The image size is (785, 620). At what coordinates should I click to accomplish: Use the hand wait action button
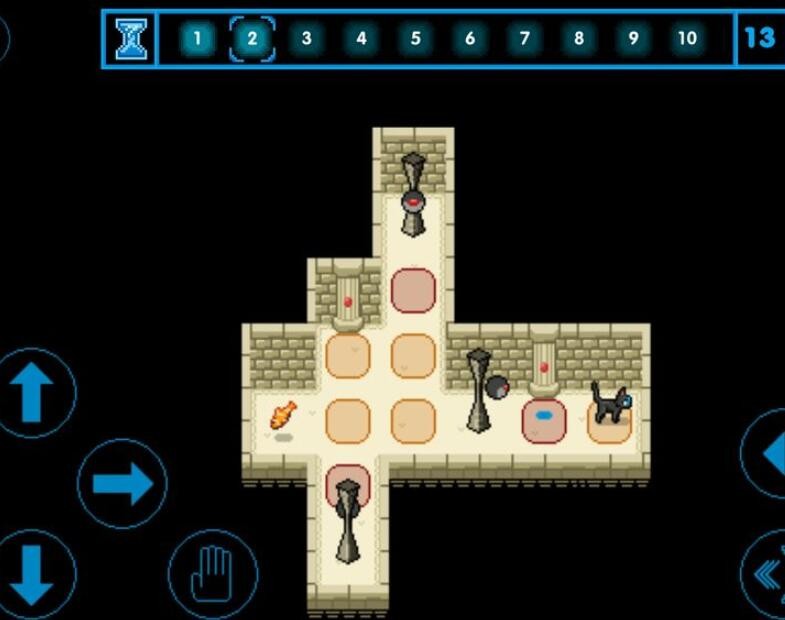coord(213,574)
